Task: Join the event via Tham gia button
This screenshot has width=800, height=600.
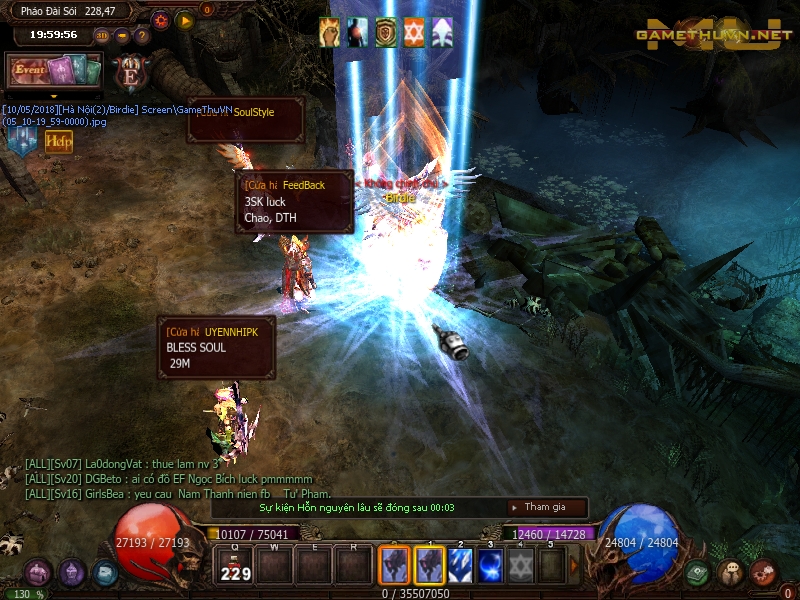Action: tap(547, 507)
